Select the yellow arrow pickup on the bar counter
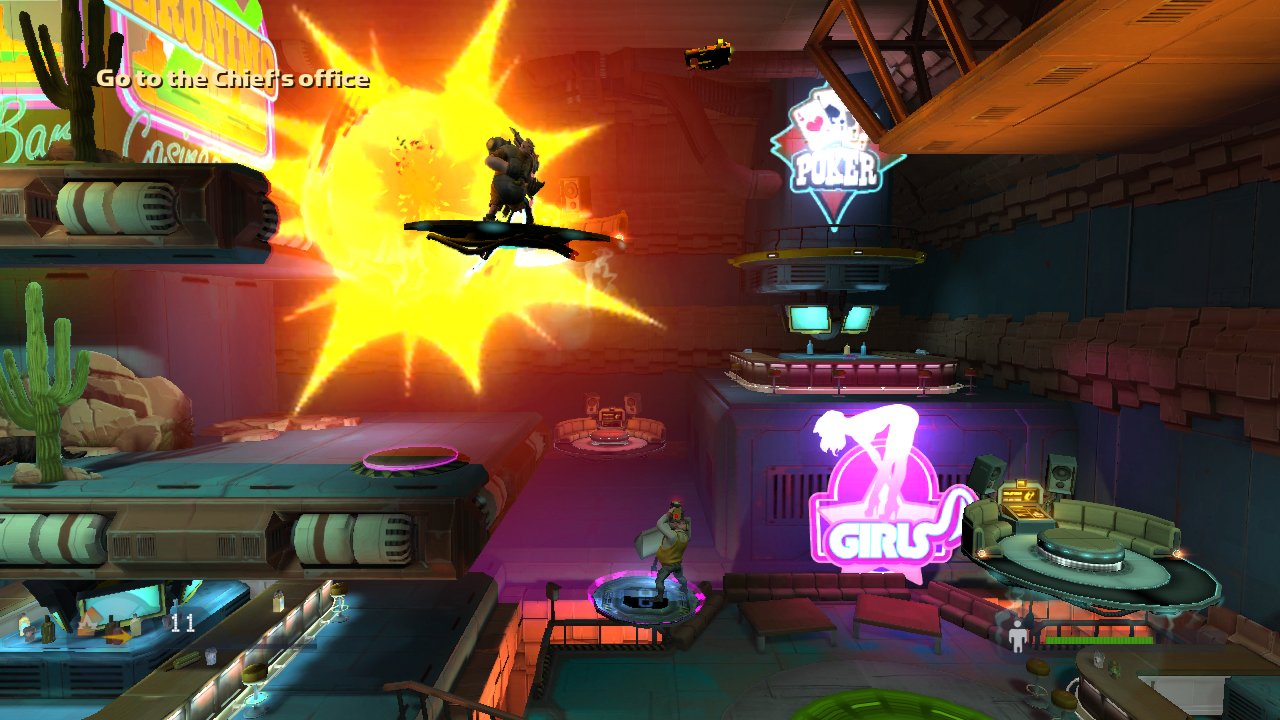Viewport: 1280px width, 720px height. click(116, 636)
